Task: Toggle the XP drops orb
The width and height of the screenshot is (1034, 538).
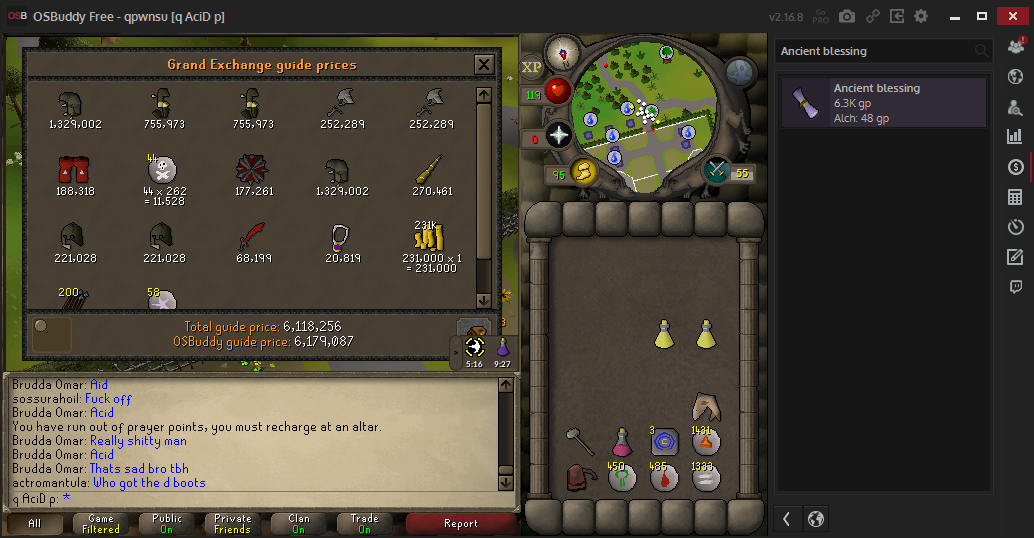Action: click(x=531, y=67)
